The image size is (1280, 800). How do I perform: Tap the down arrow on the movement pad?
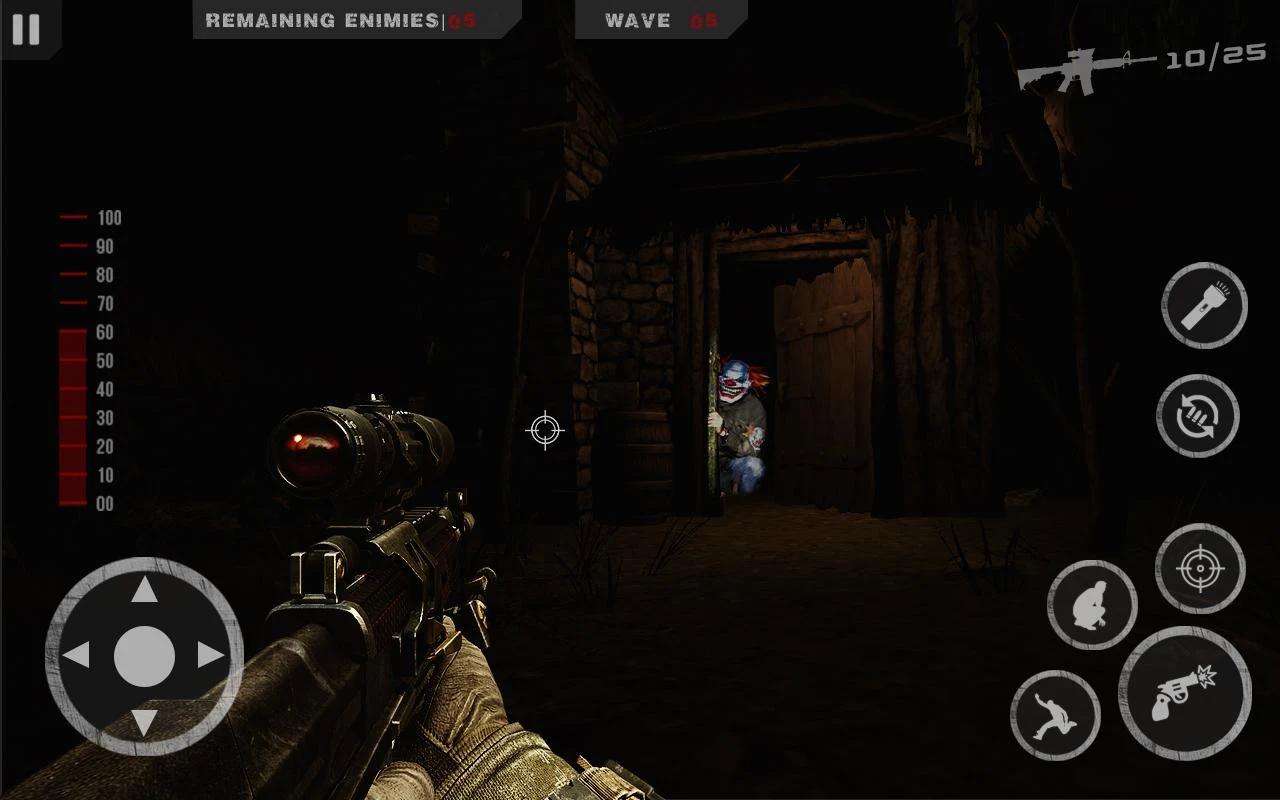pos(145,722)
